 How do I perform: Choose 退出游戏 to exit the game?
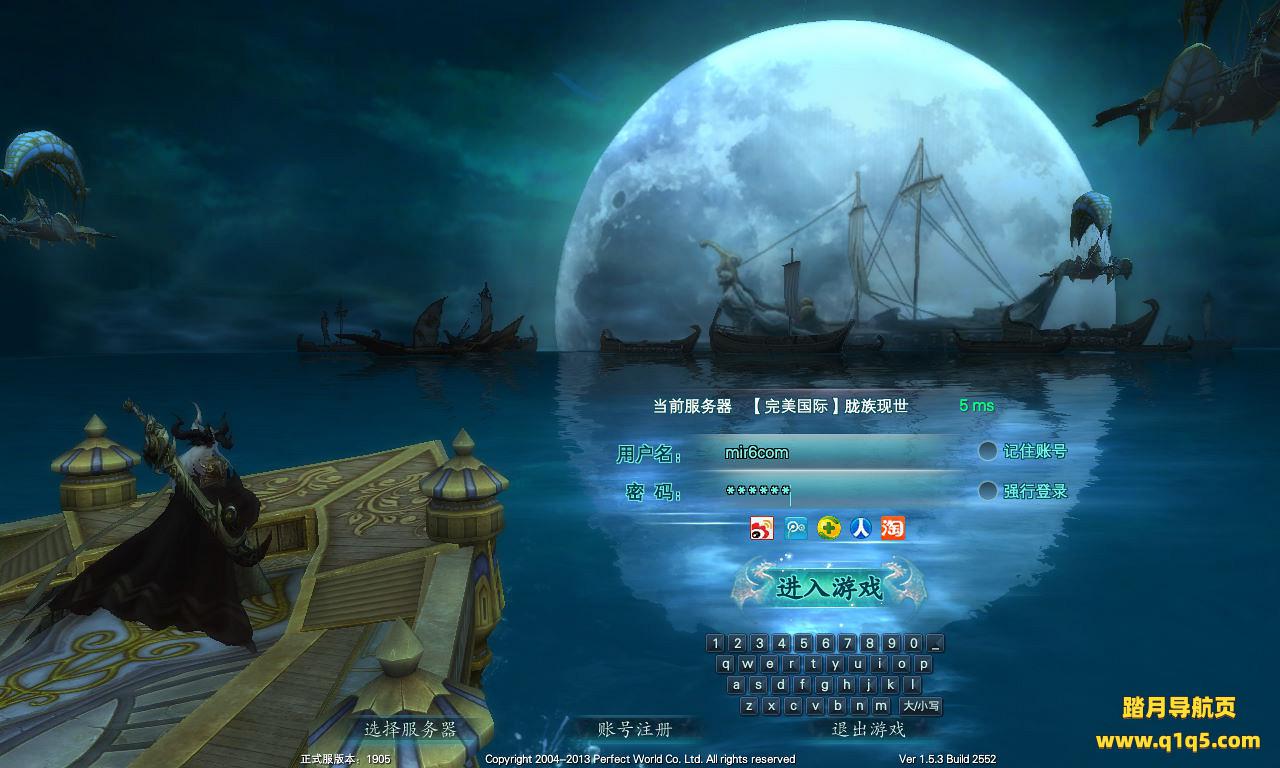pos(868,729)
